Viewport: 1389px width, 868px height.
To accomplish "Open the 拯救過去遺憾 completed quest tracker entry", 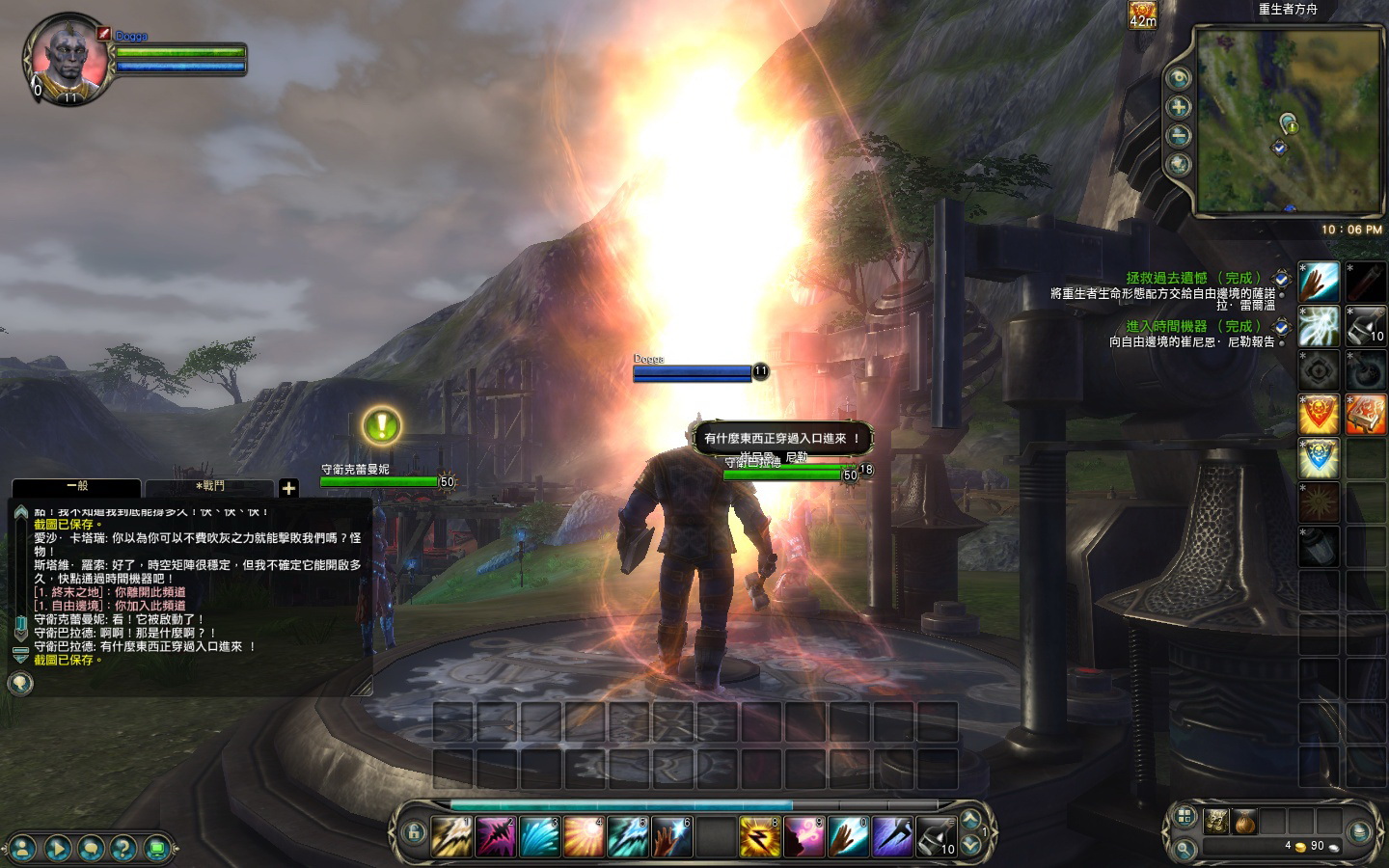I will point(1193,278).
